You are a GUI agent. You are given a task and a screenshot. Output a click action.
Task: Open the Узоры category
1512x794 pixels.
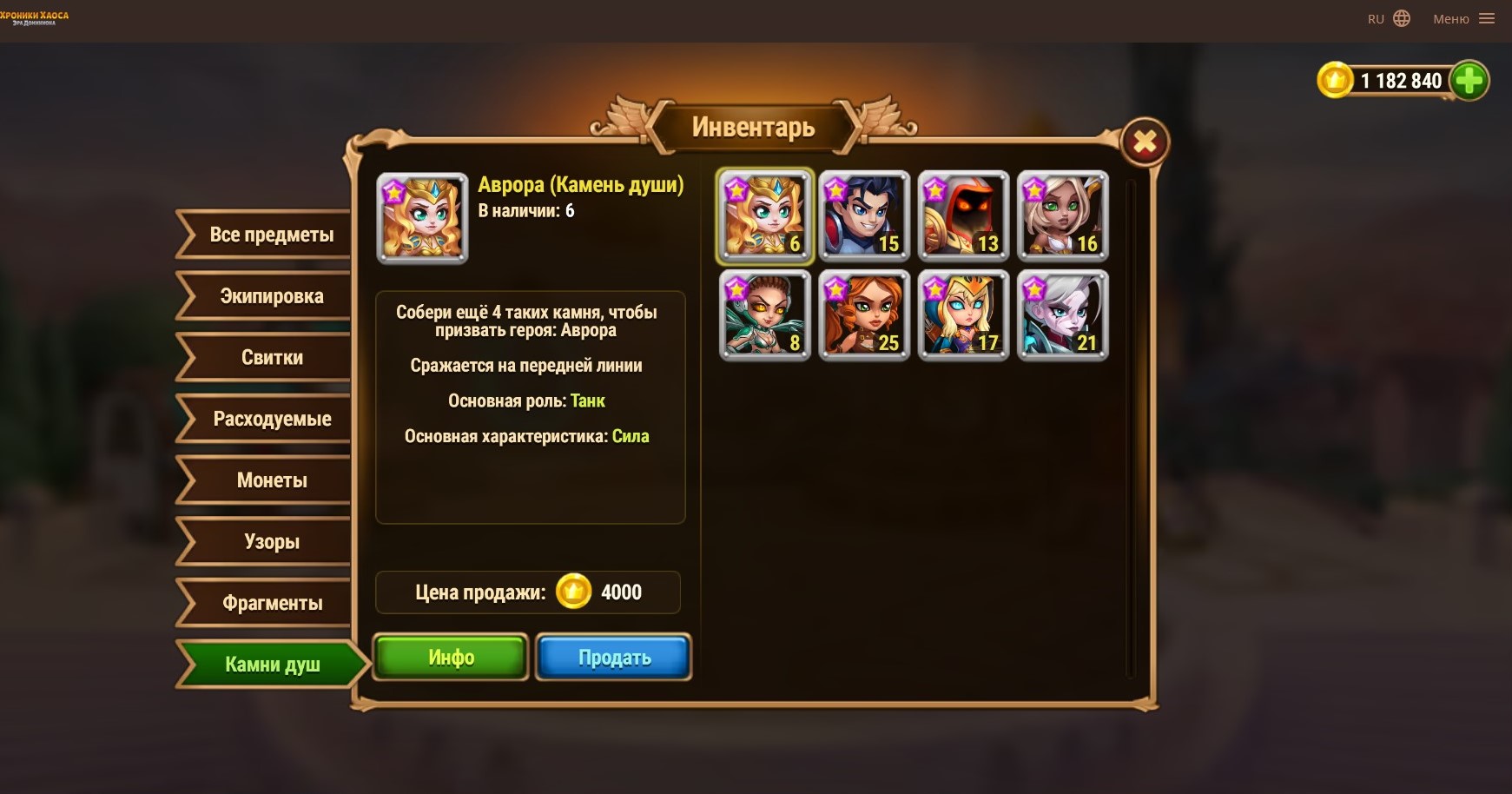[x=271, y=542]
